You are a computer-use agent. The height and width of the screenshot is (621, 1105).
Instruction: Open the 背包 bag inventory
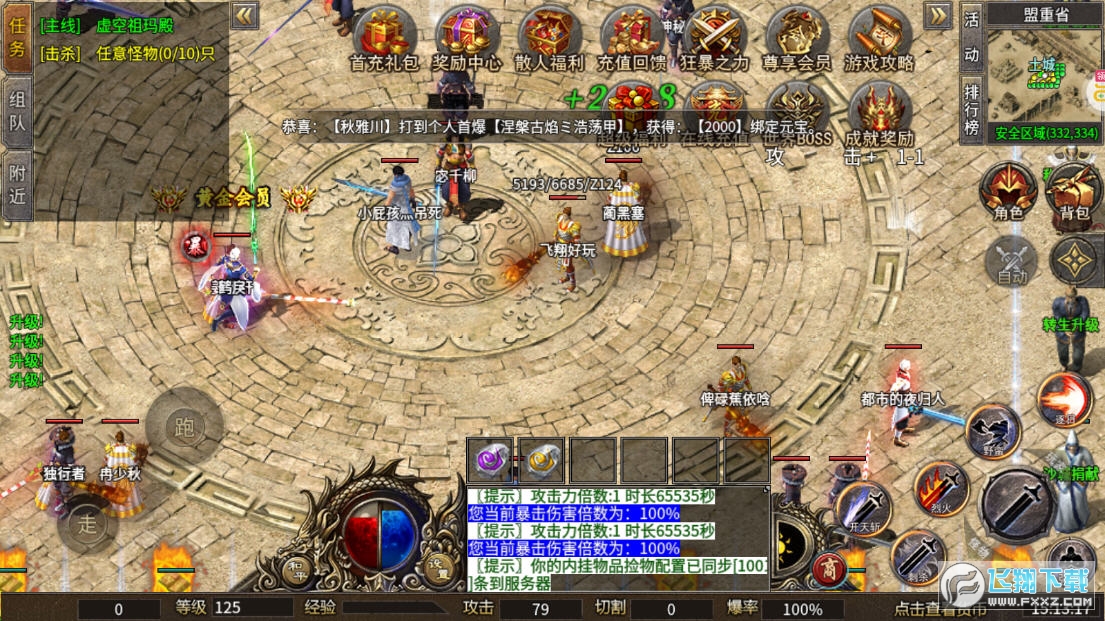[x=1073, y=190]
